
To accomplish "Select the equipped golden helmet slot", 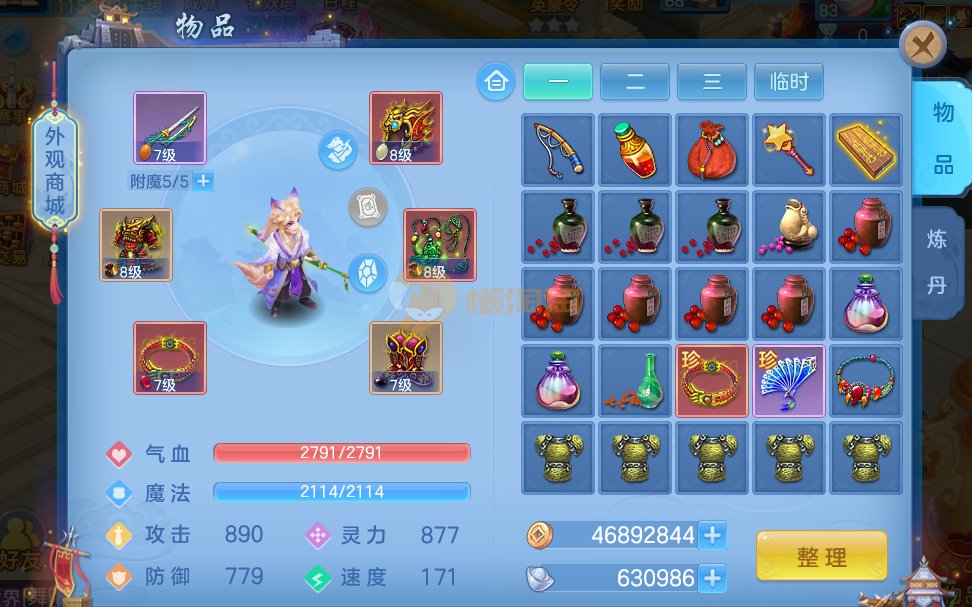I will click(406, 128).
